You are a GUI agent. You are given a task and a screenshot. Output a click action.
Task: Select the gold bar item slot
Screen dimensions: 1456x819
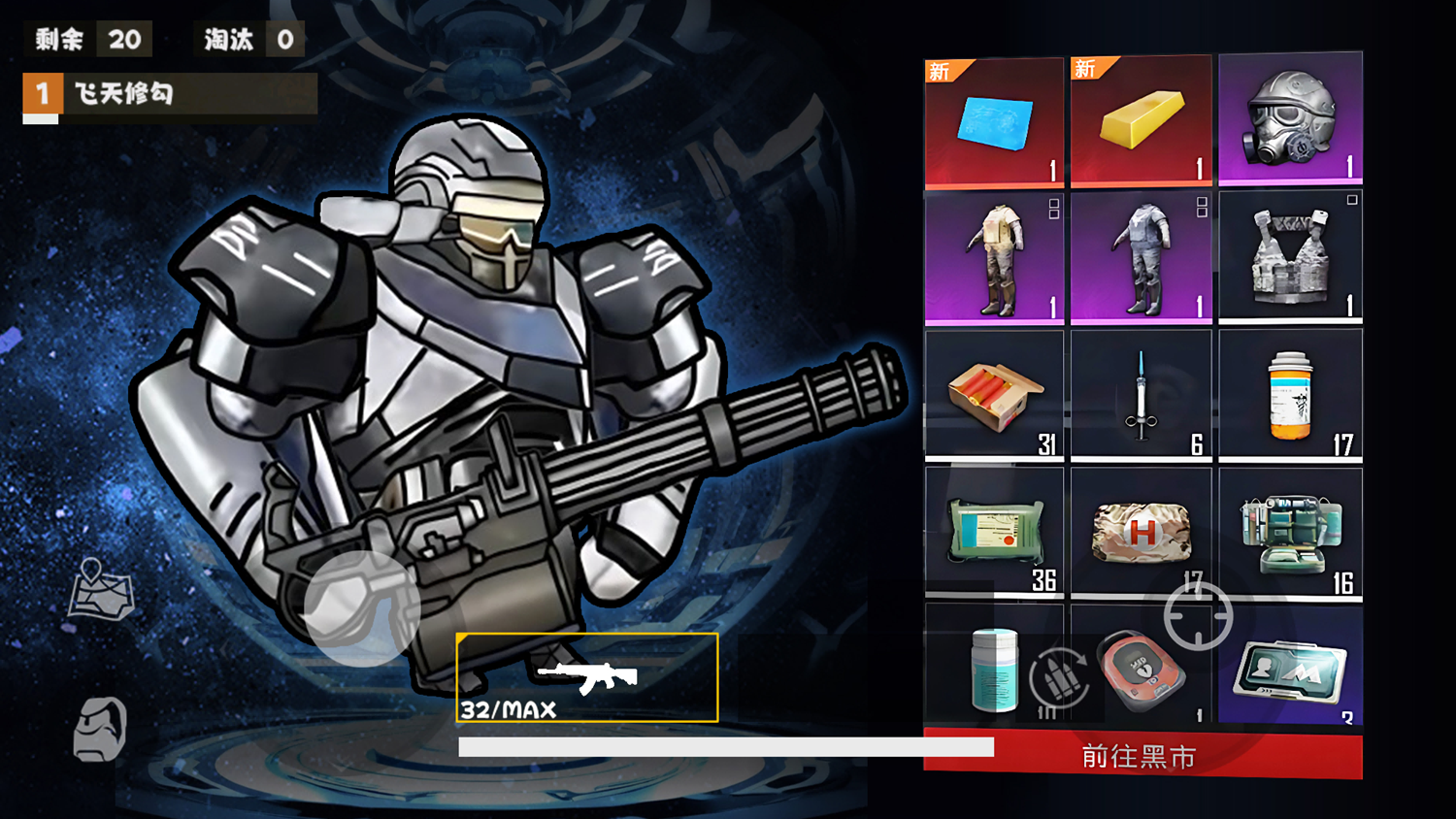(x=1142, y=120)
